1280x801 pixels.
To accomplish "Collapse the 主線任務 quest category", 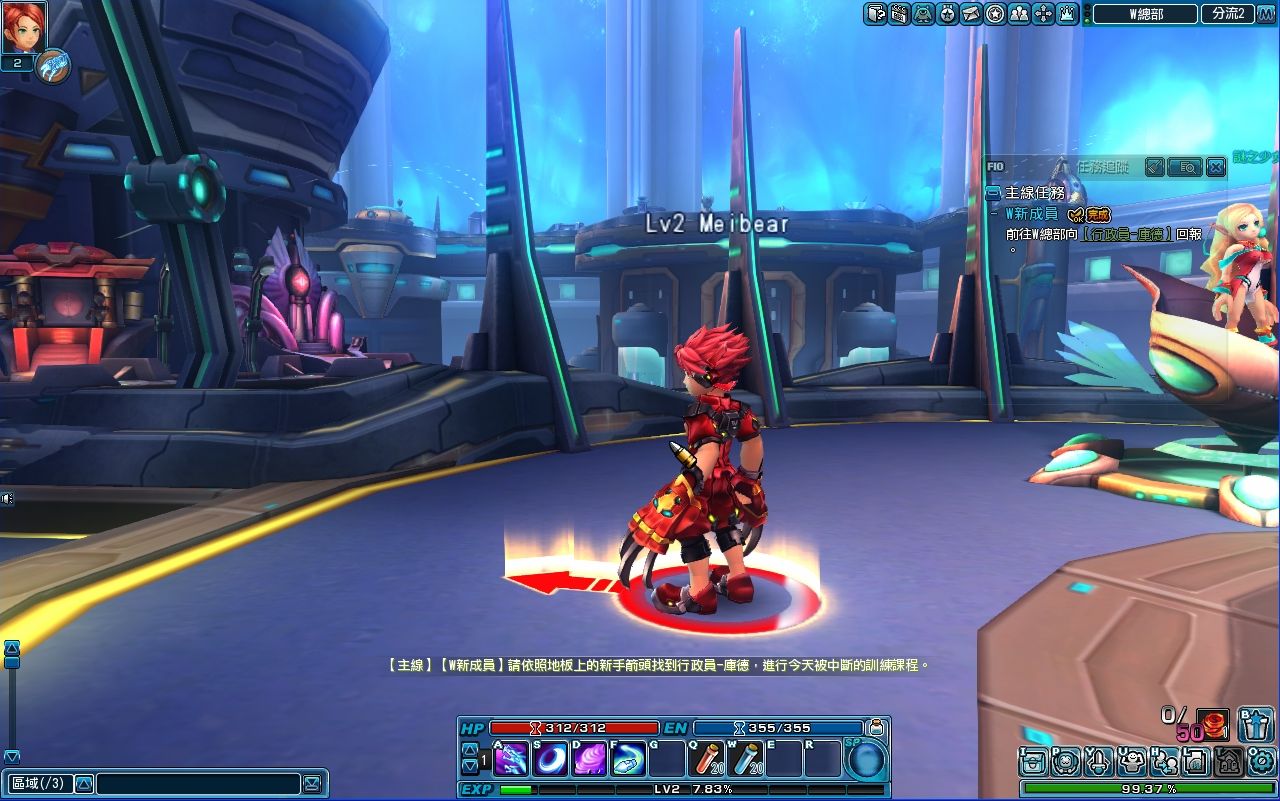I will pyautogui.click(x=993, y=193).
